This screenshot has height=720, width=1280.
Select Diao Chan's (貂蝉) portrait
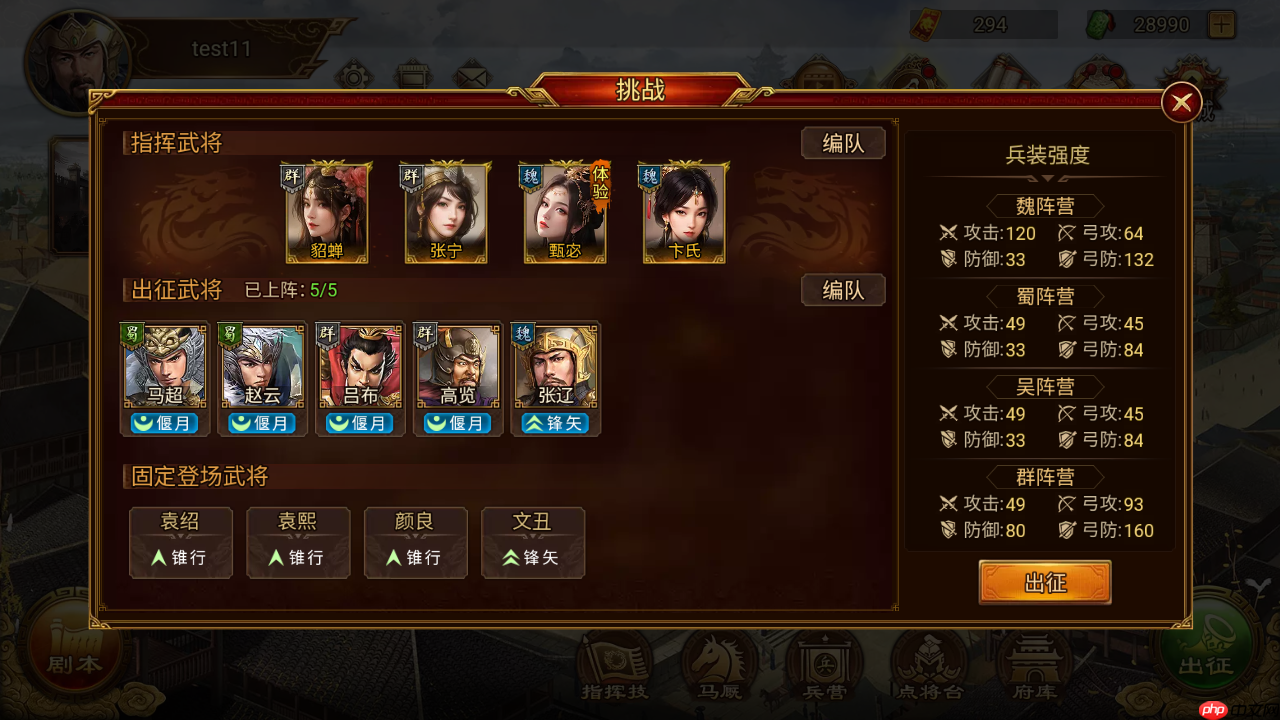[327, 212]
